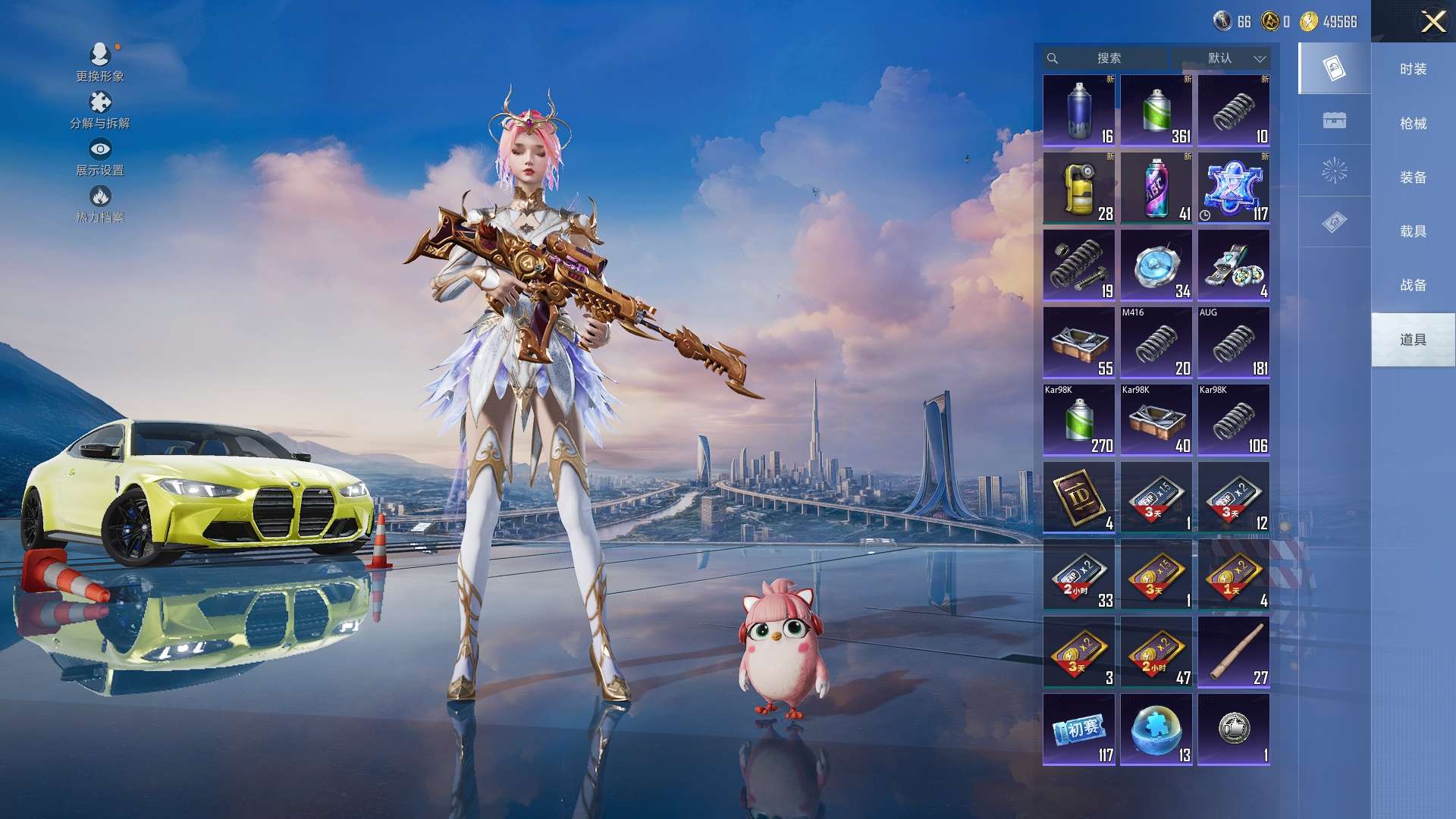Select the AUG spring material slot
The width and height of the screenshot is (1456, 819).
[1233, 343]
